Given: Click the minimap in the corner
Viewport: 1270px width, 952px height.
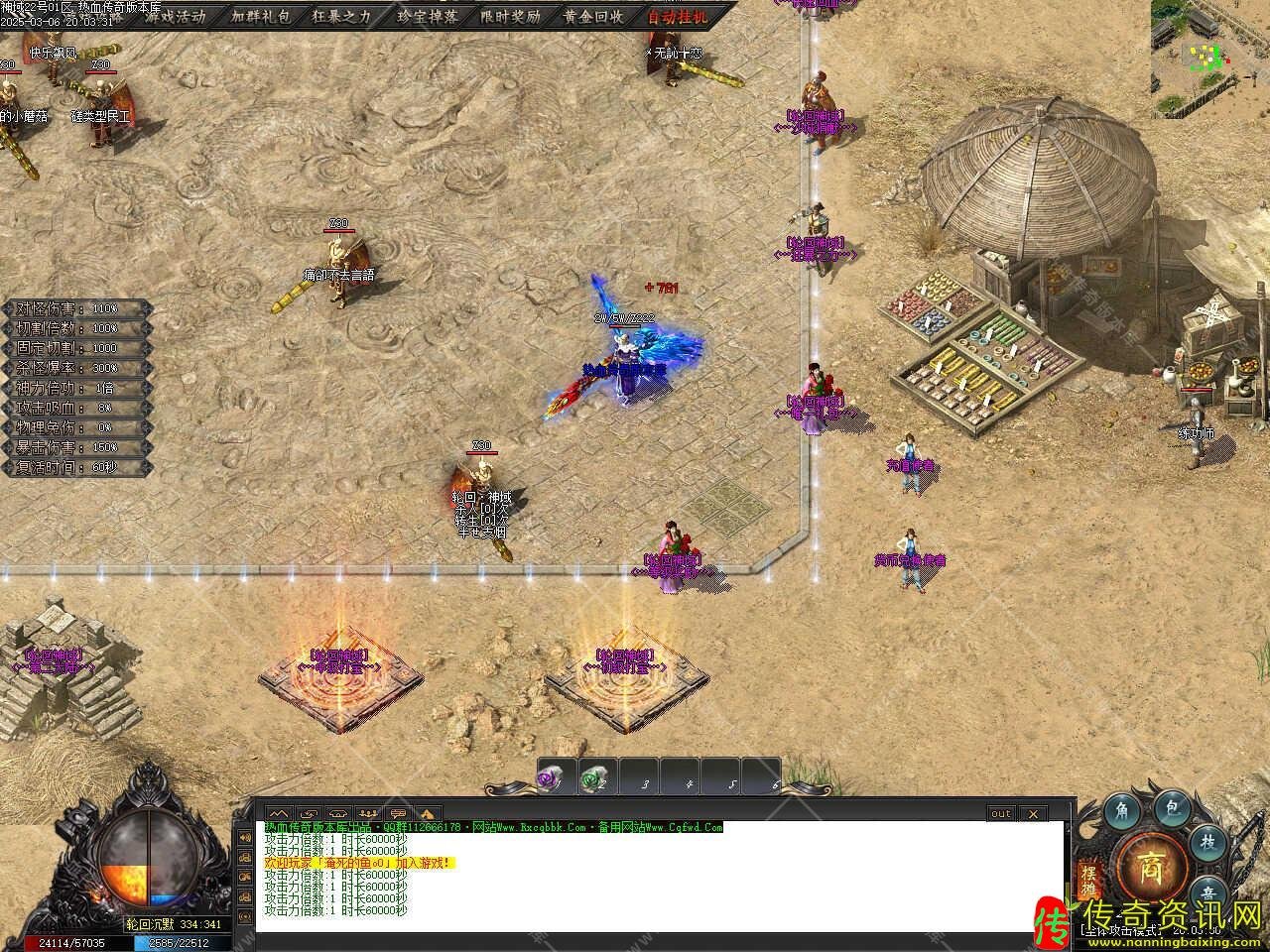Looking at the screenshot, I should [x=1209, y=48].
